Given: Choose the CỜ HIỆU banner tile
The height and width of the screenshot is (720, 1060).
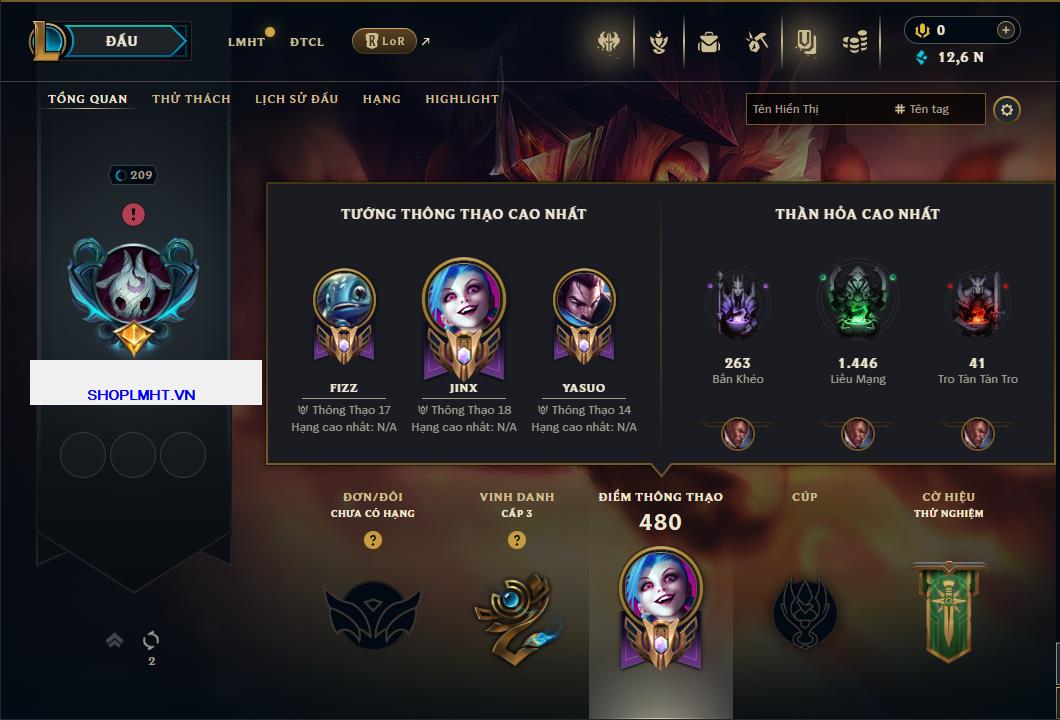Looking at the screenshot, I should 947,610.
